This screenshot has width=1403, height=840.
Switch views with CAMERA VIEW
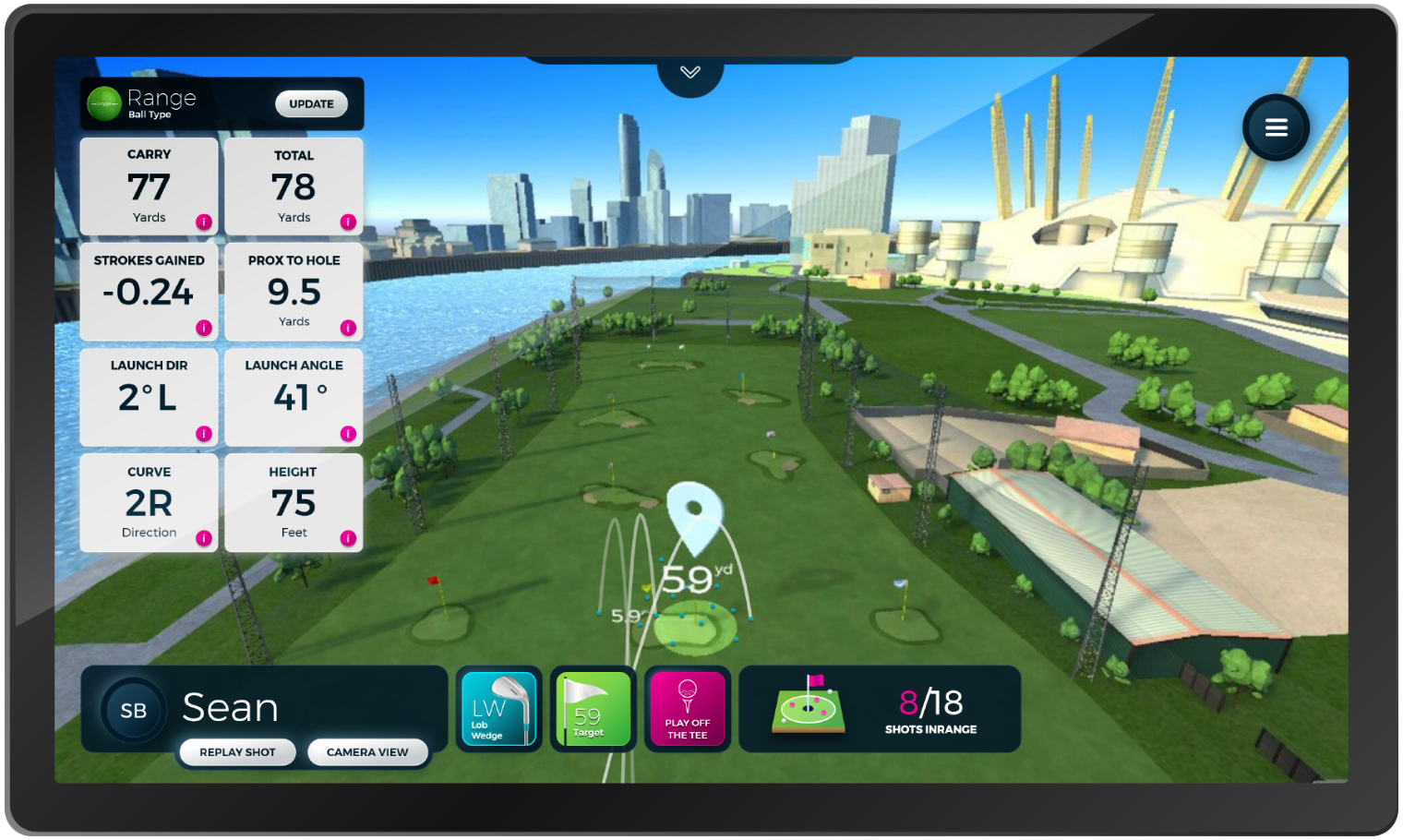(x=367, y=752)
